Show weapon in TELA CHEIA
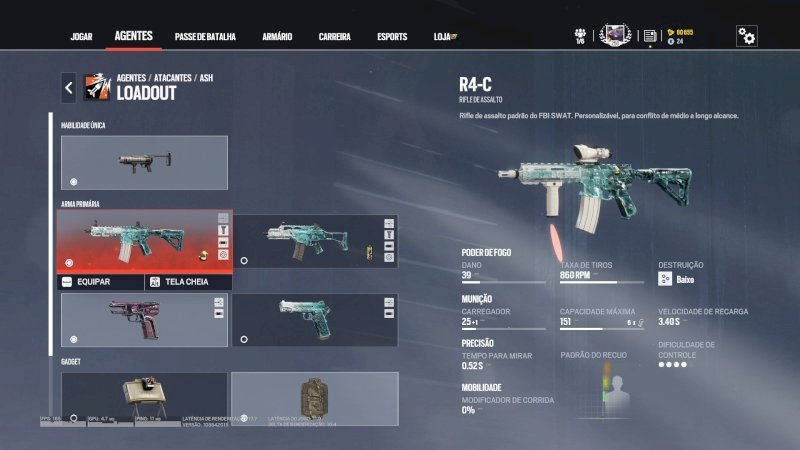 [189, 282]
